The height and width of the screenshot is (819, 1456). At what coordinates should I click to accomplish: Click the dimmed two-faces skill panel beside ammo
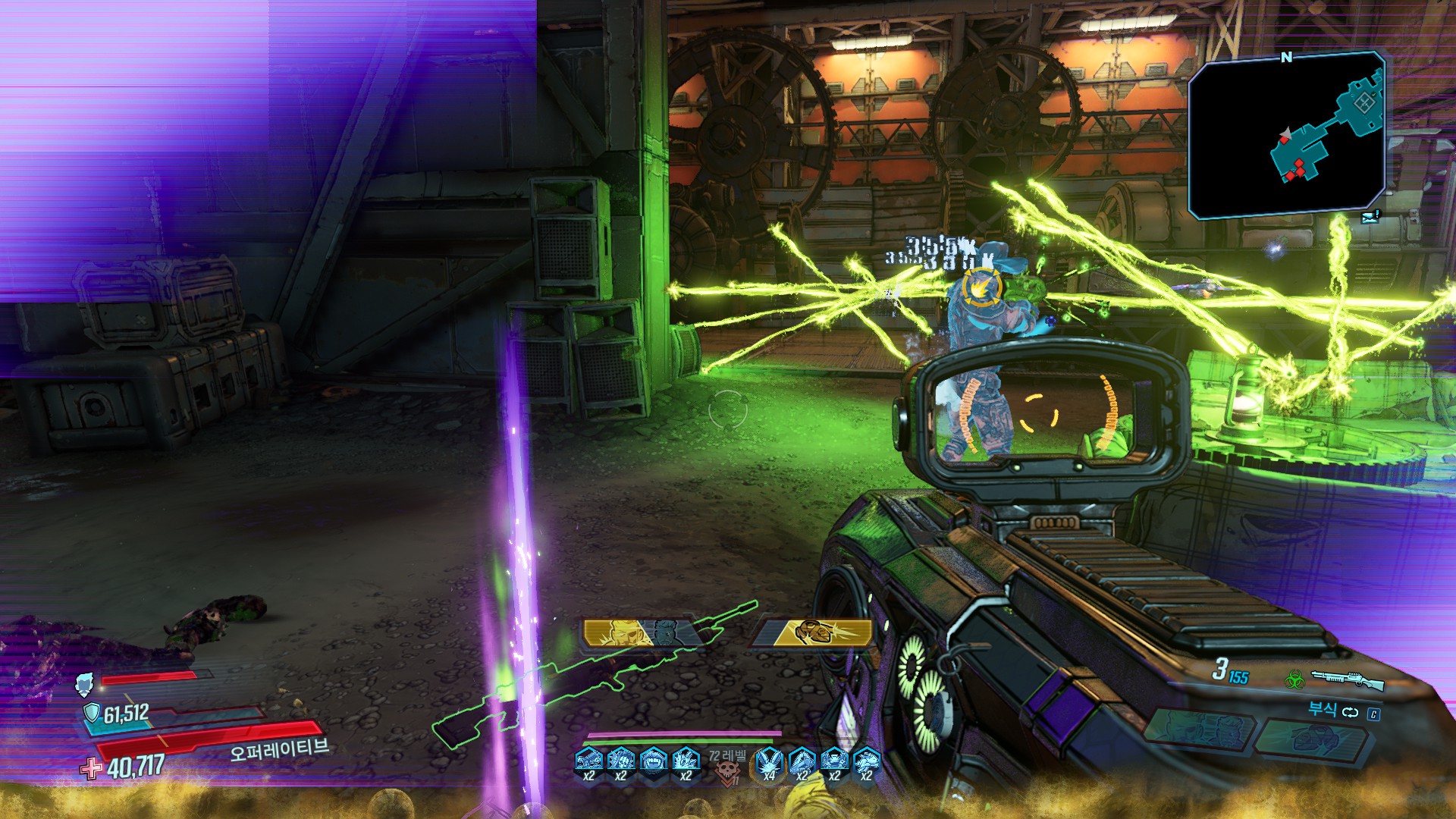click(x=1198, y=731)
